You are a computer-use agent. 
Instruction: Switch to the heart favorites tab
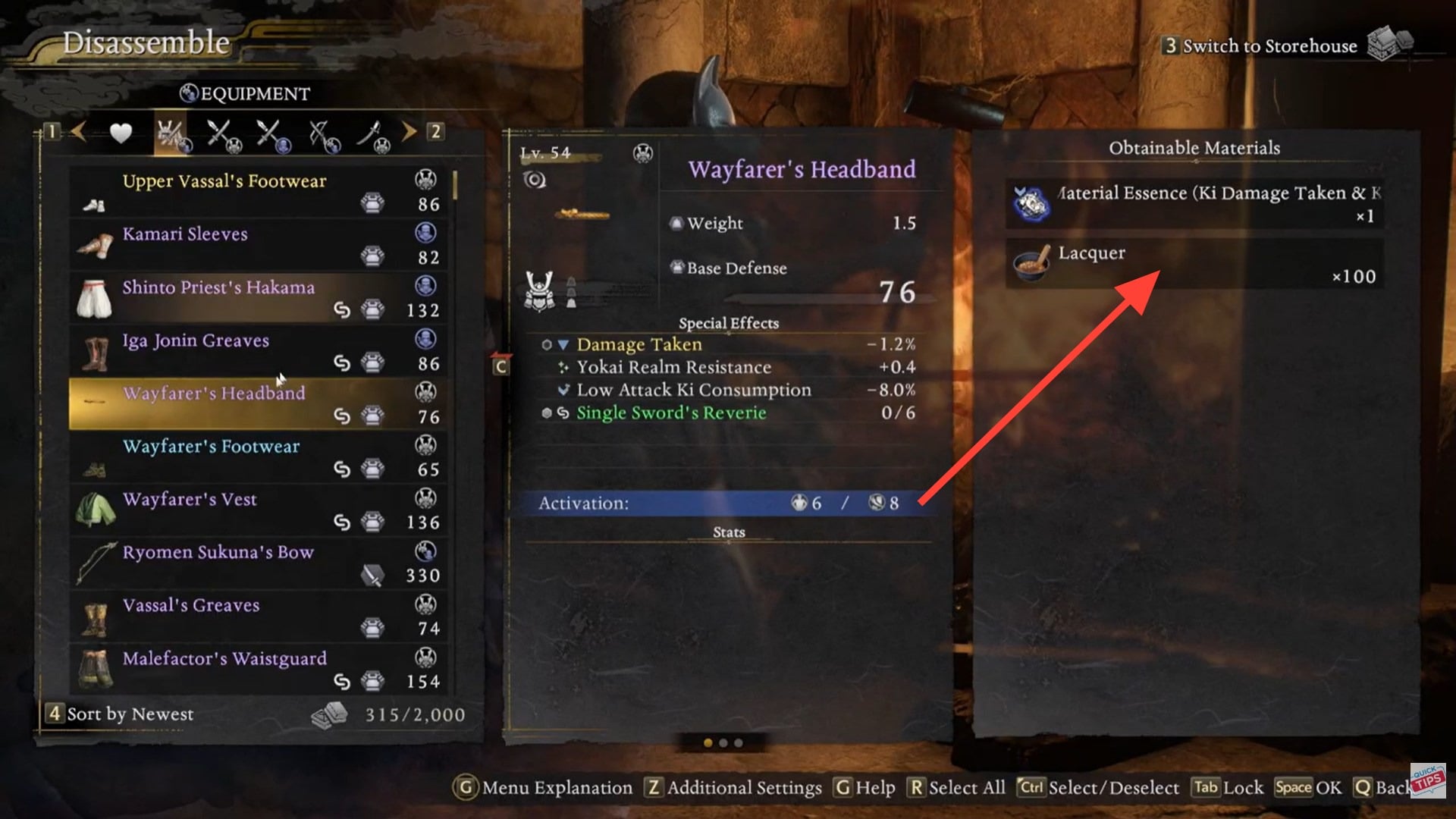pos(121,133)
